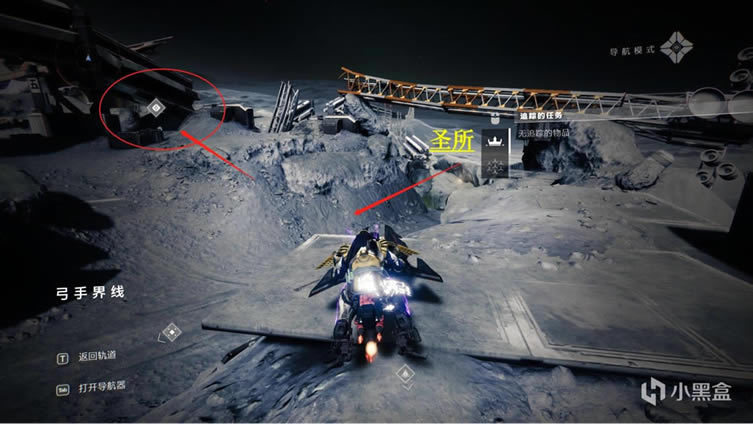Image resolution: width=753 pixels, height=424 pixels.
Task: Select the diamond waypoint marker inside the red circle
Action: click(x=155, y=107)
